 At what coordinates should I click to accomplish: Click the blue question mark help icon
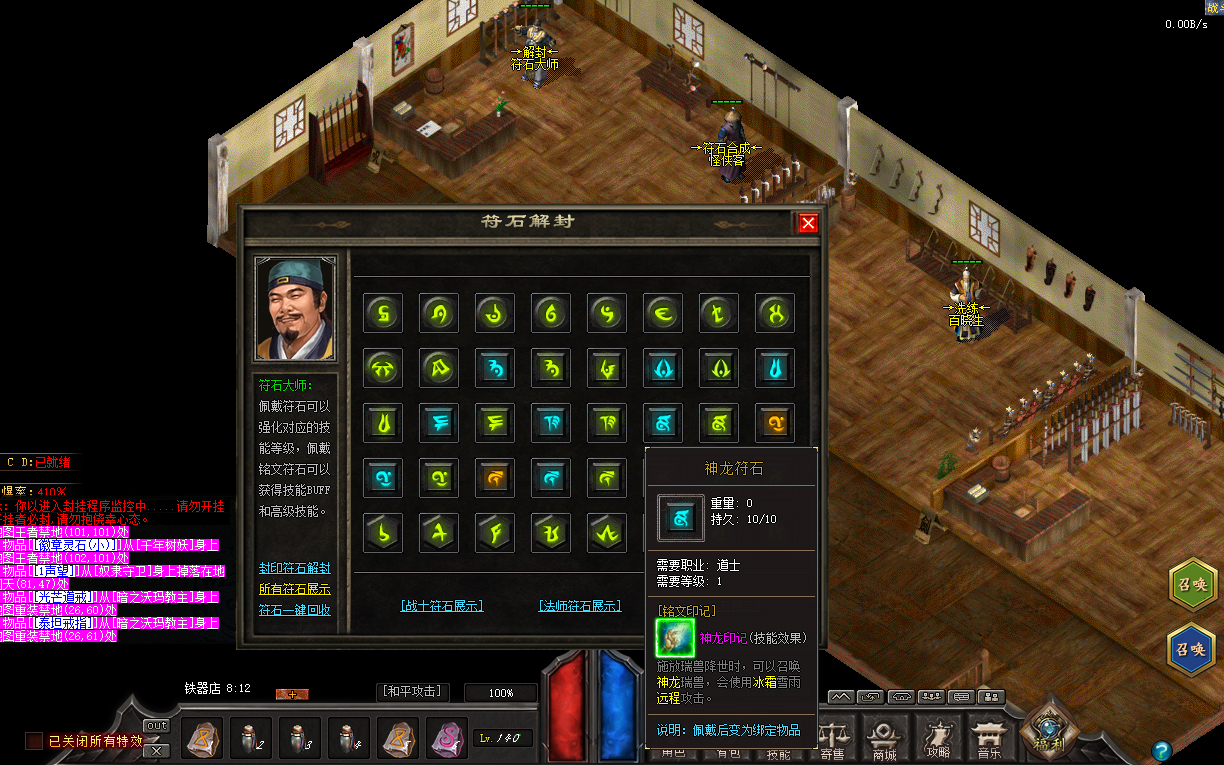pos(1161,750)
